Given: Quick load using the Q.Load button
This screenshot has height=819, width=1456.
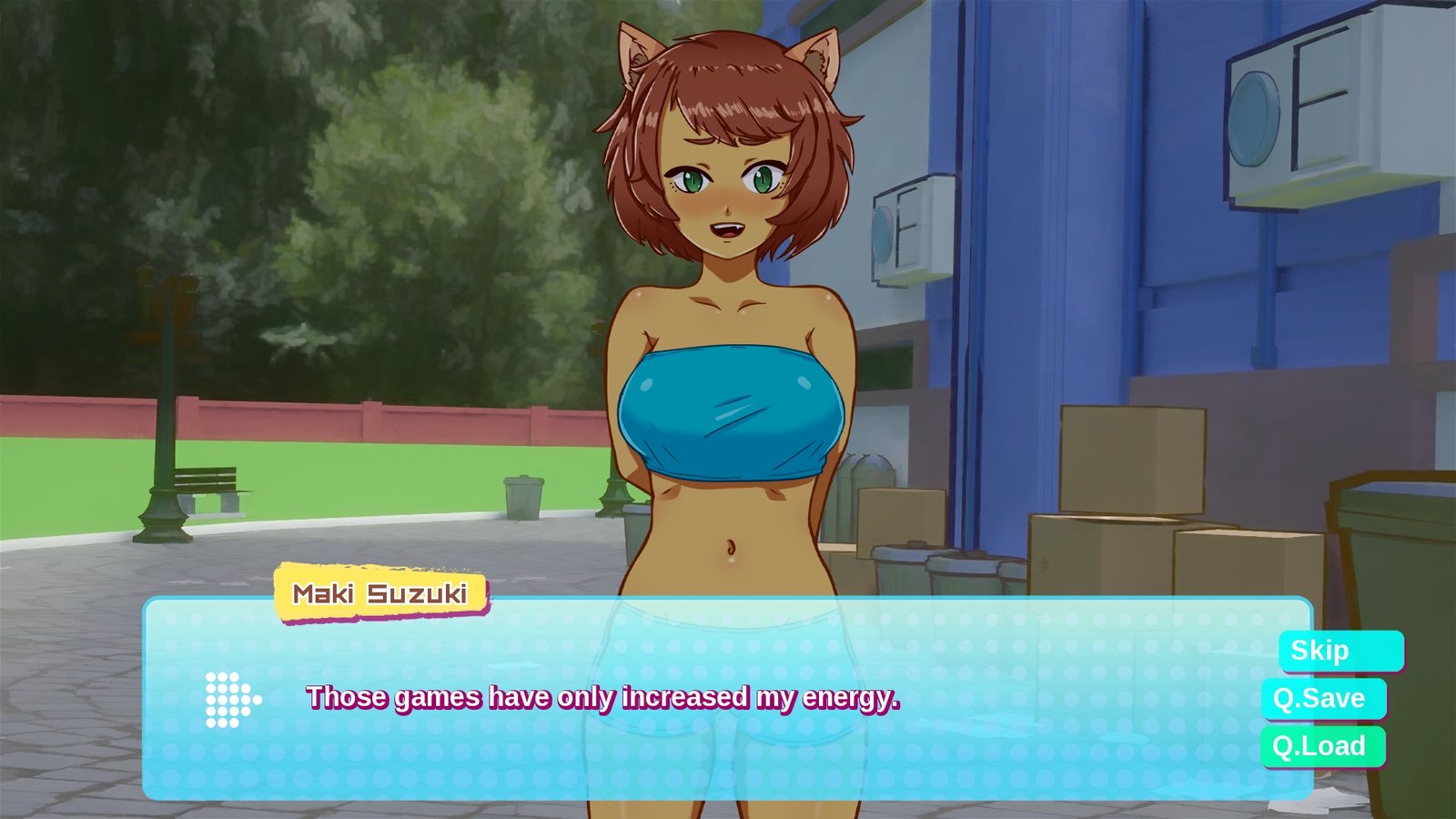Looking at the screenshot, I should point(1322,746).
